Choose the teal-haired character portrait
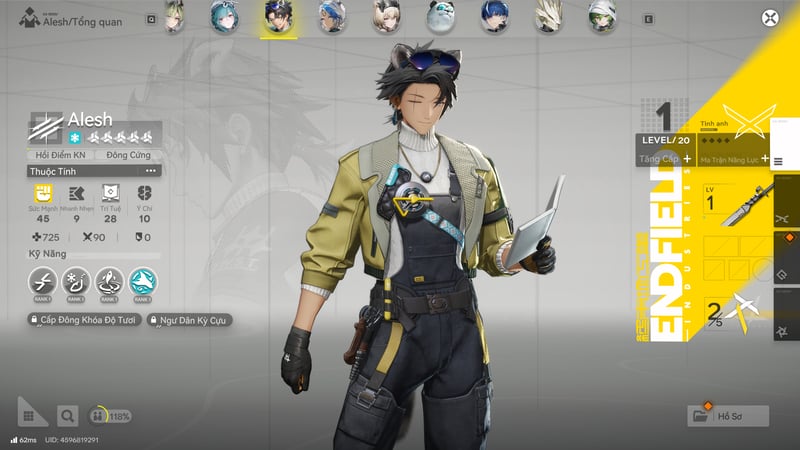 click(x=222, y=16)
